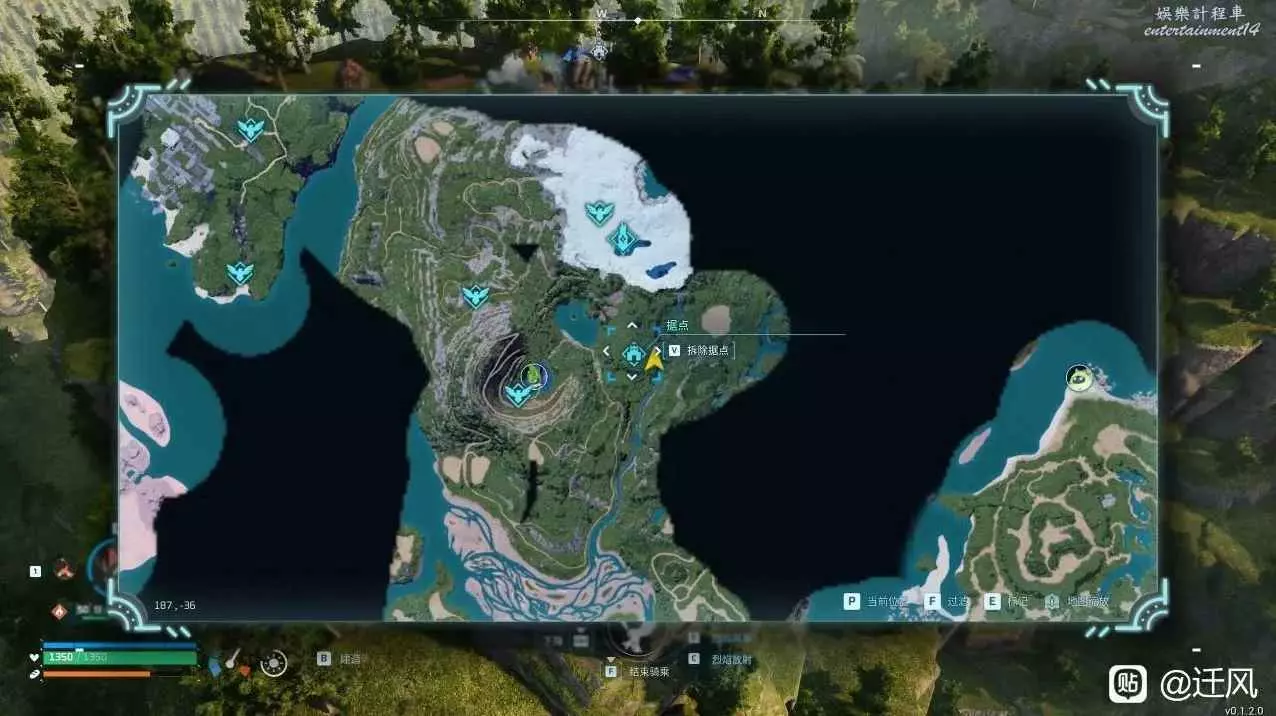Select the base camp house marker
This screenshot has height=716, width=1276.
tap(632, 352)
